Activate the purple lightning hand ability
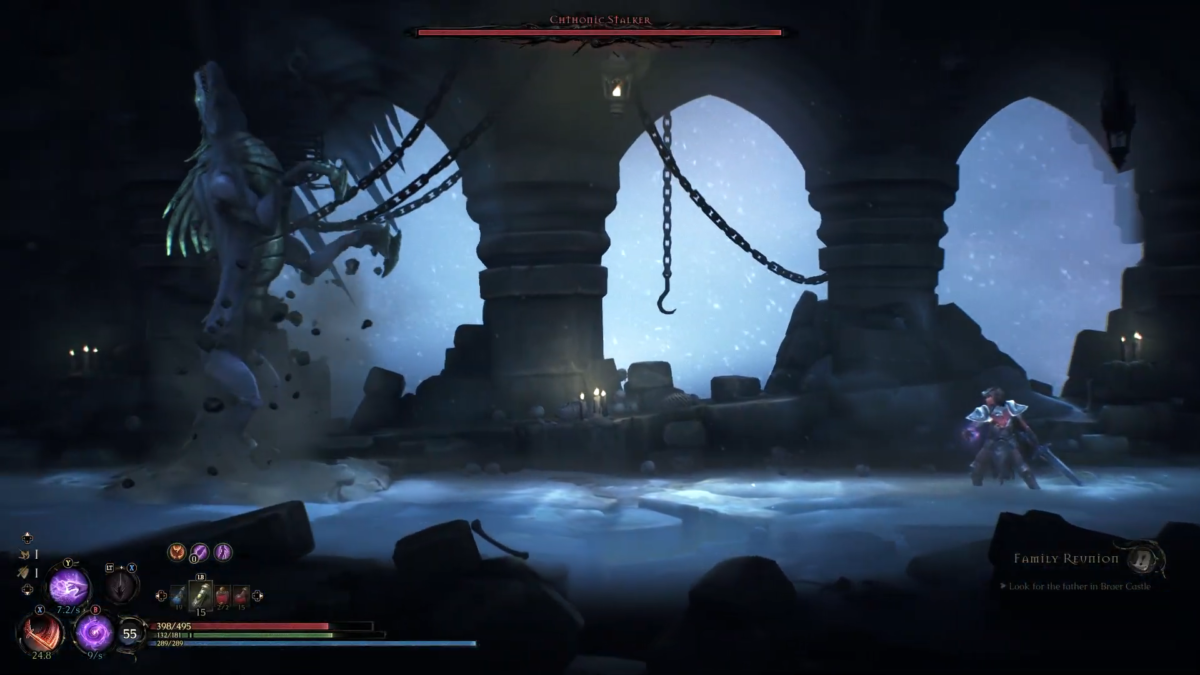The image size is (1200, 675). pyautogui.click(x=70, y=587)
